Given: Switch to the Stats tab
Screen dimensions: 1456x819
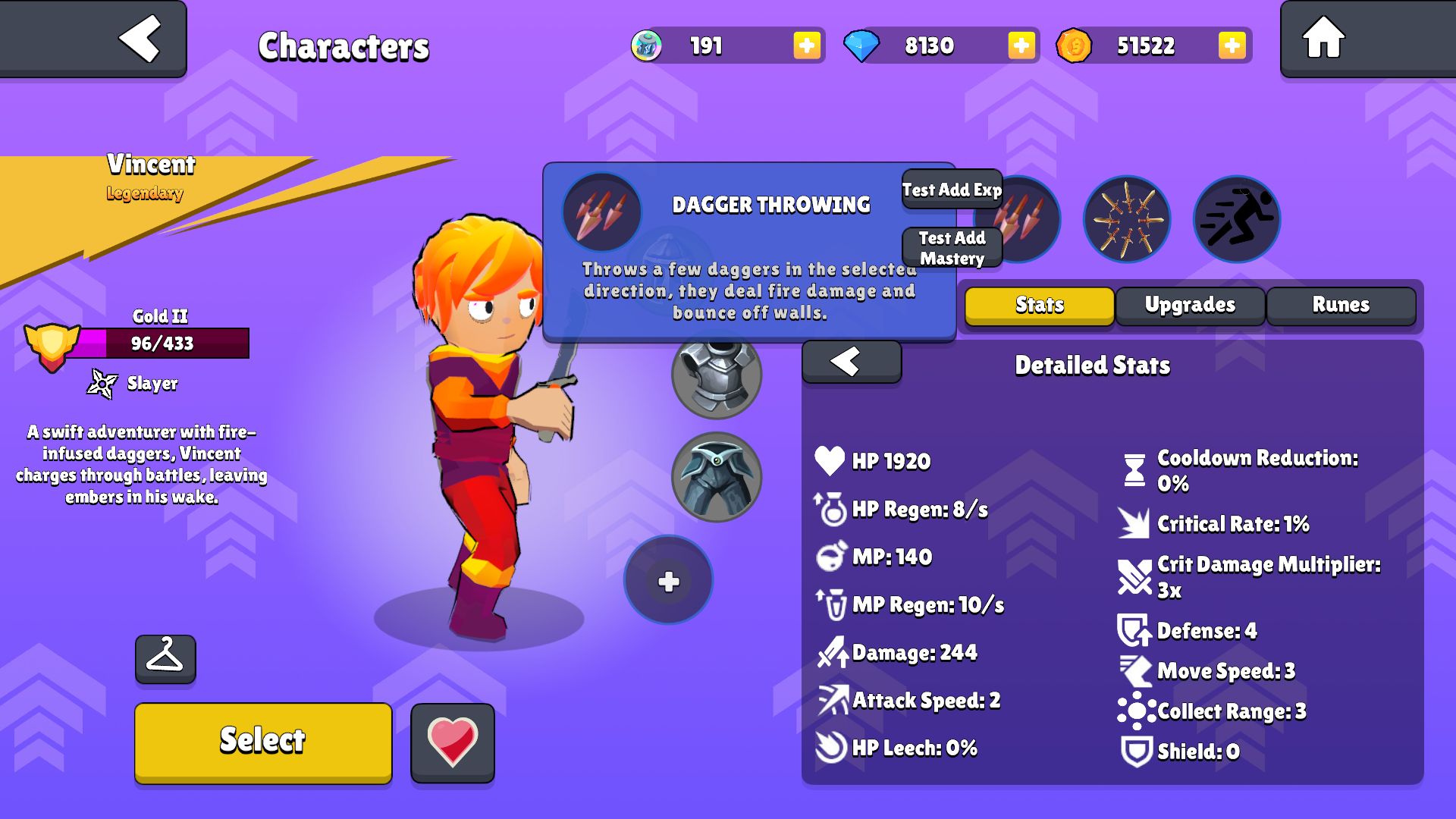Looking at the screenshot, I should (1039, 305).
